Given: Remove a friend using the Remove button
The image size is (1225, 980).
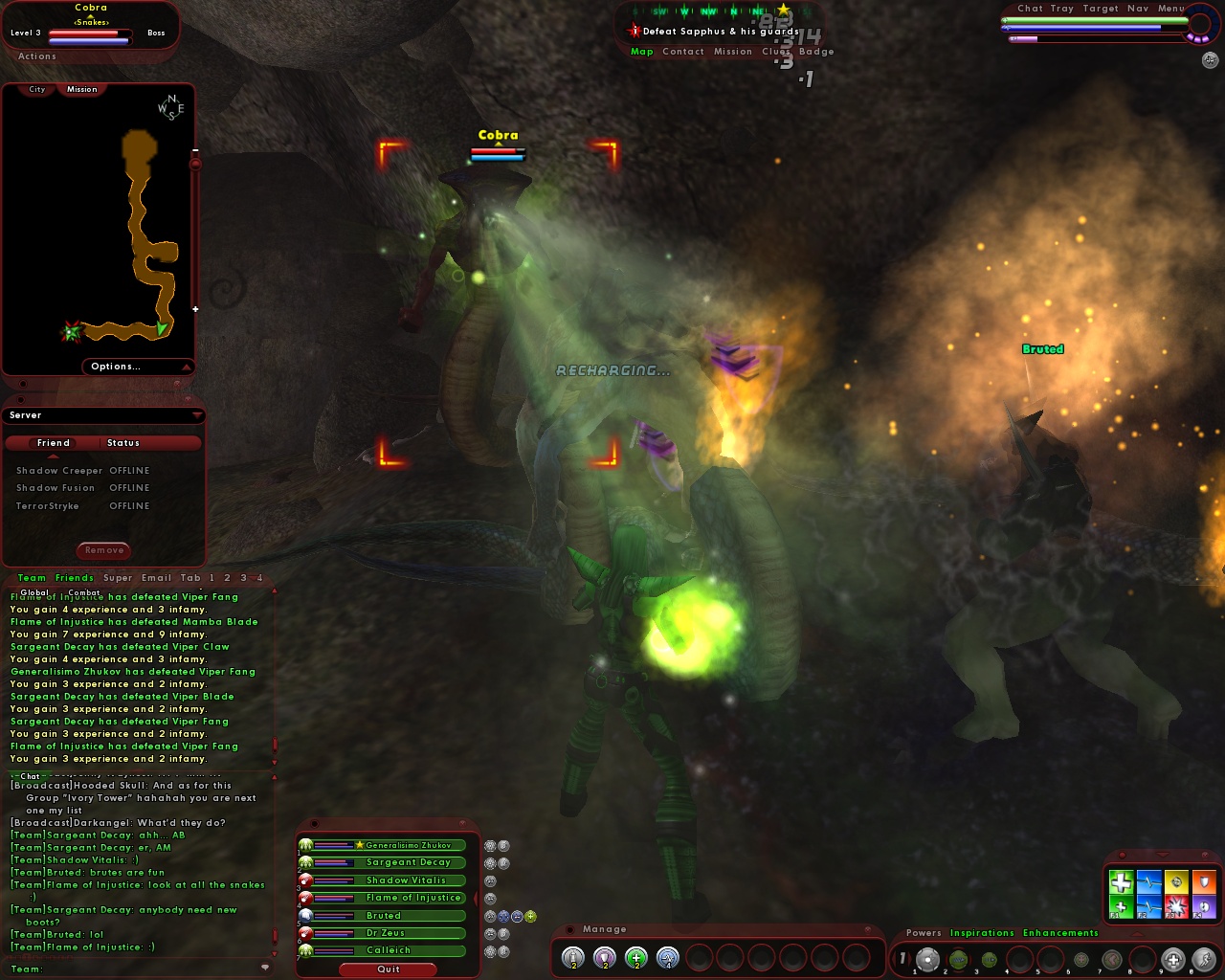Looking at the screenshot, I should pyautogui.click(x=102, y=550).
